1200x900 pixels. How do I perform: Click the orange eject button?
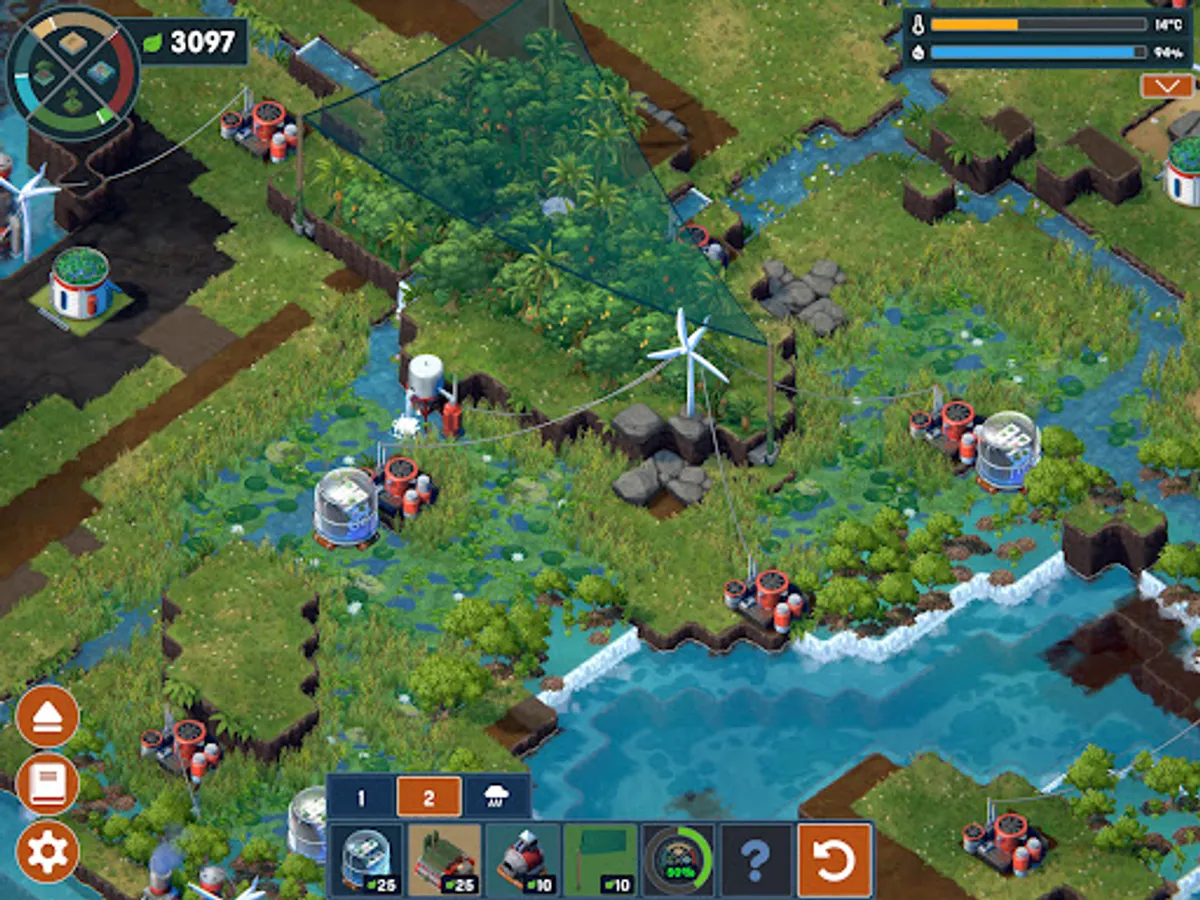pyautogui.click(x=48, y=716)
